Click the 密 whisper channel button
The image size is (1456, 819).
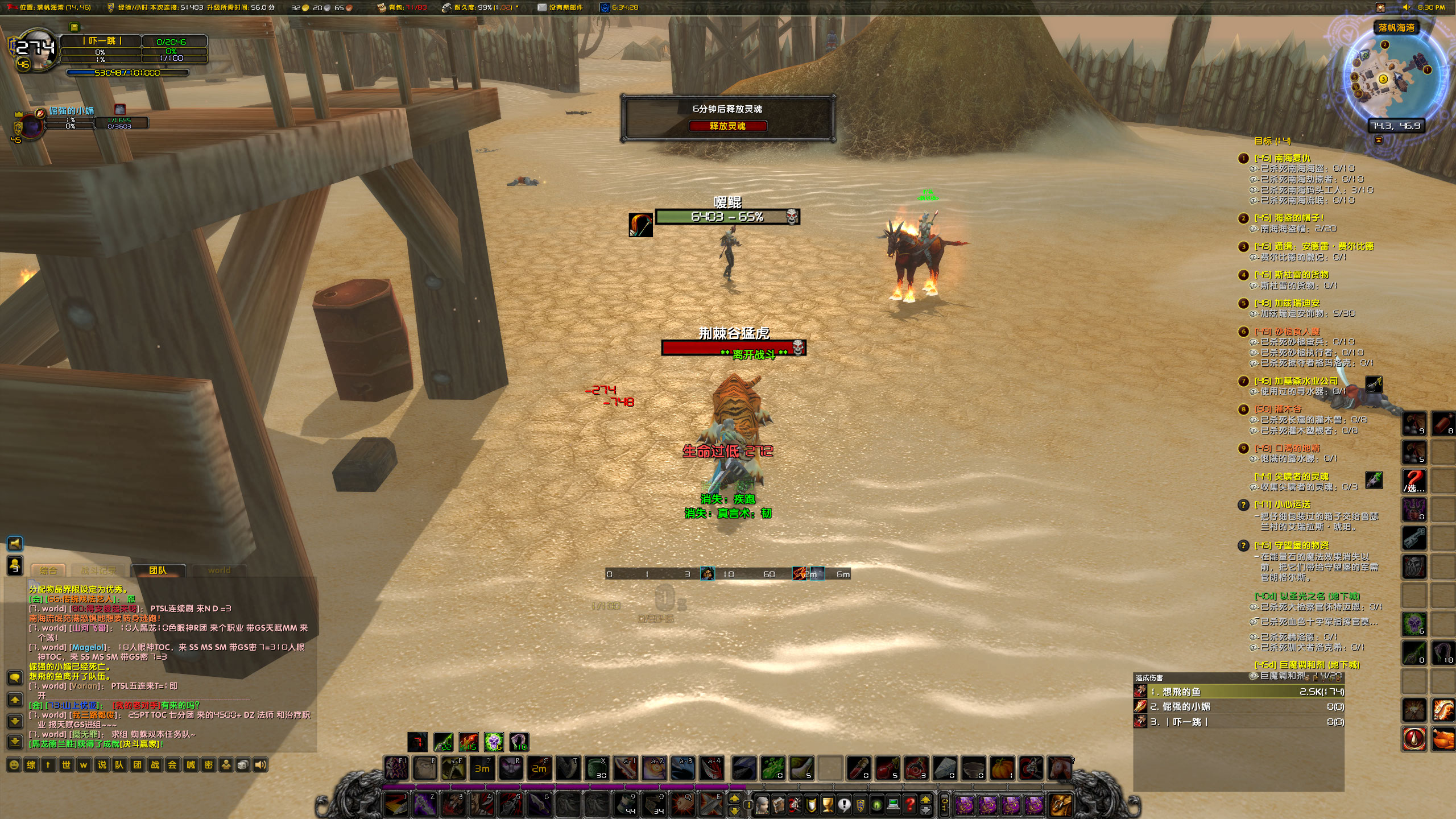pyautogui.click(x=209, y=765)
